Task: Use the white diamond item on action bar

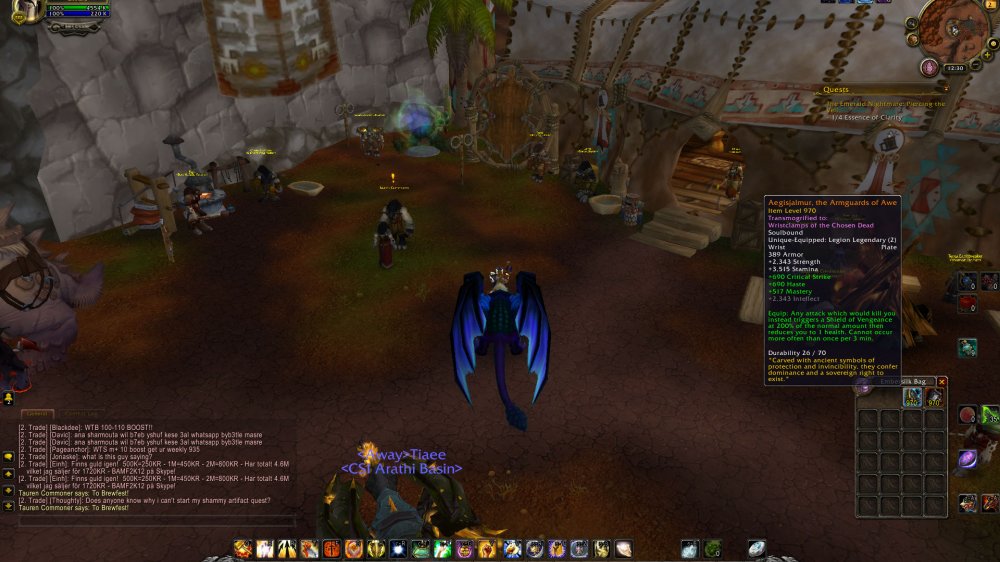Action: (x=757, y=548)
